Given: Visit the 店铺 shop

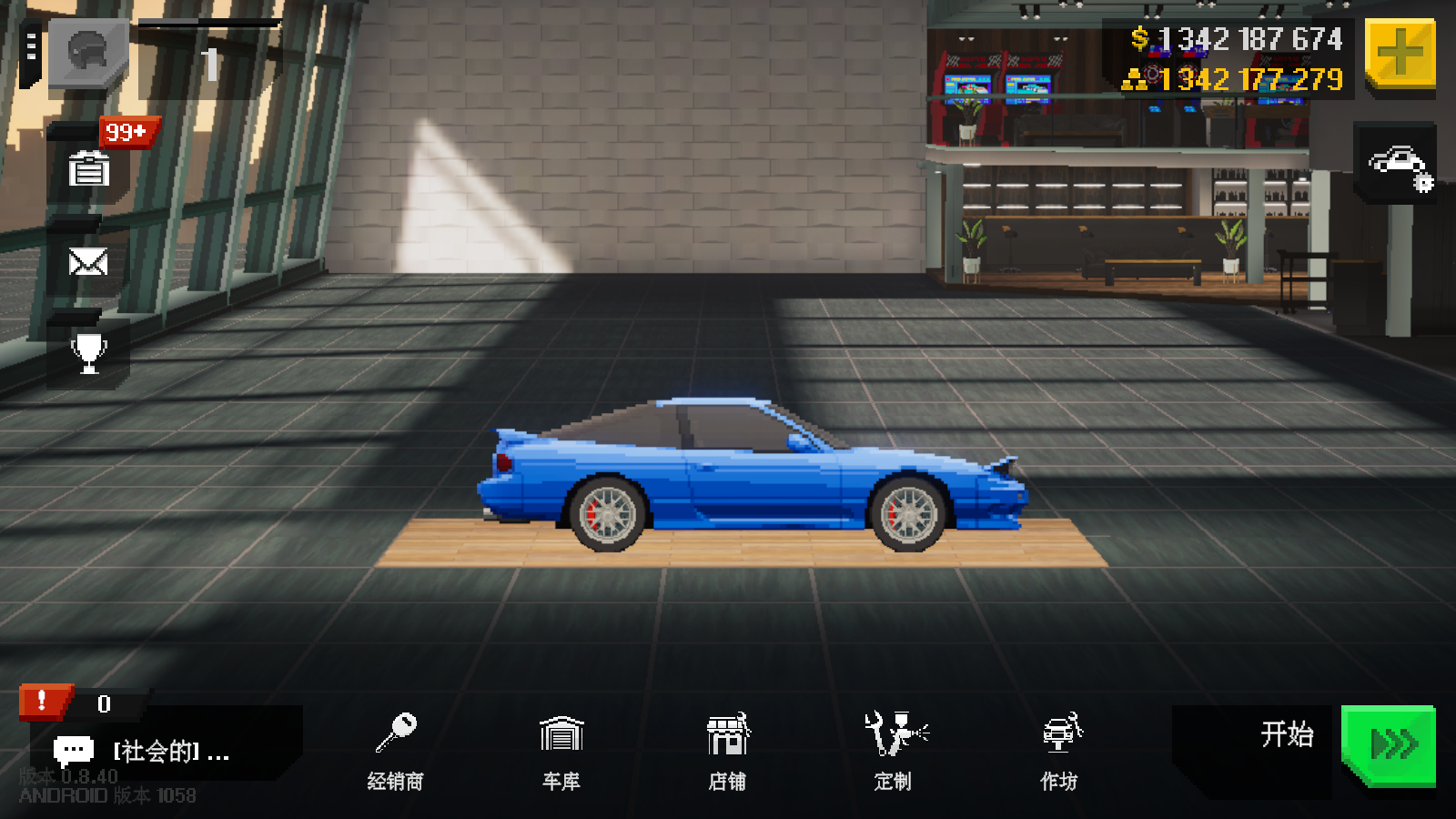Looking at the screenshot, I should 727,752.
